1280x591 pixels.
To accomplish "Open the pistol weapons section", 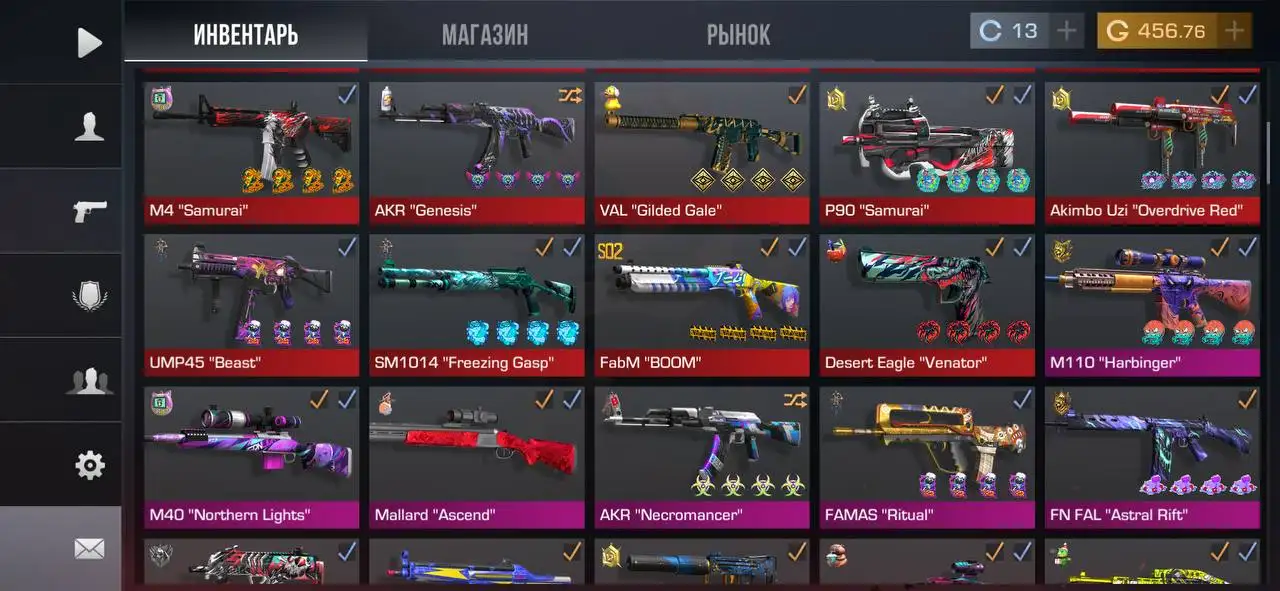I will point(89,211).
